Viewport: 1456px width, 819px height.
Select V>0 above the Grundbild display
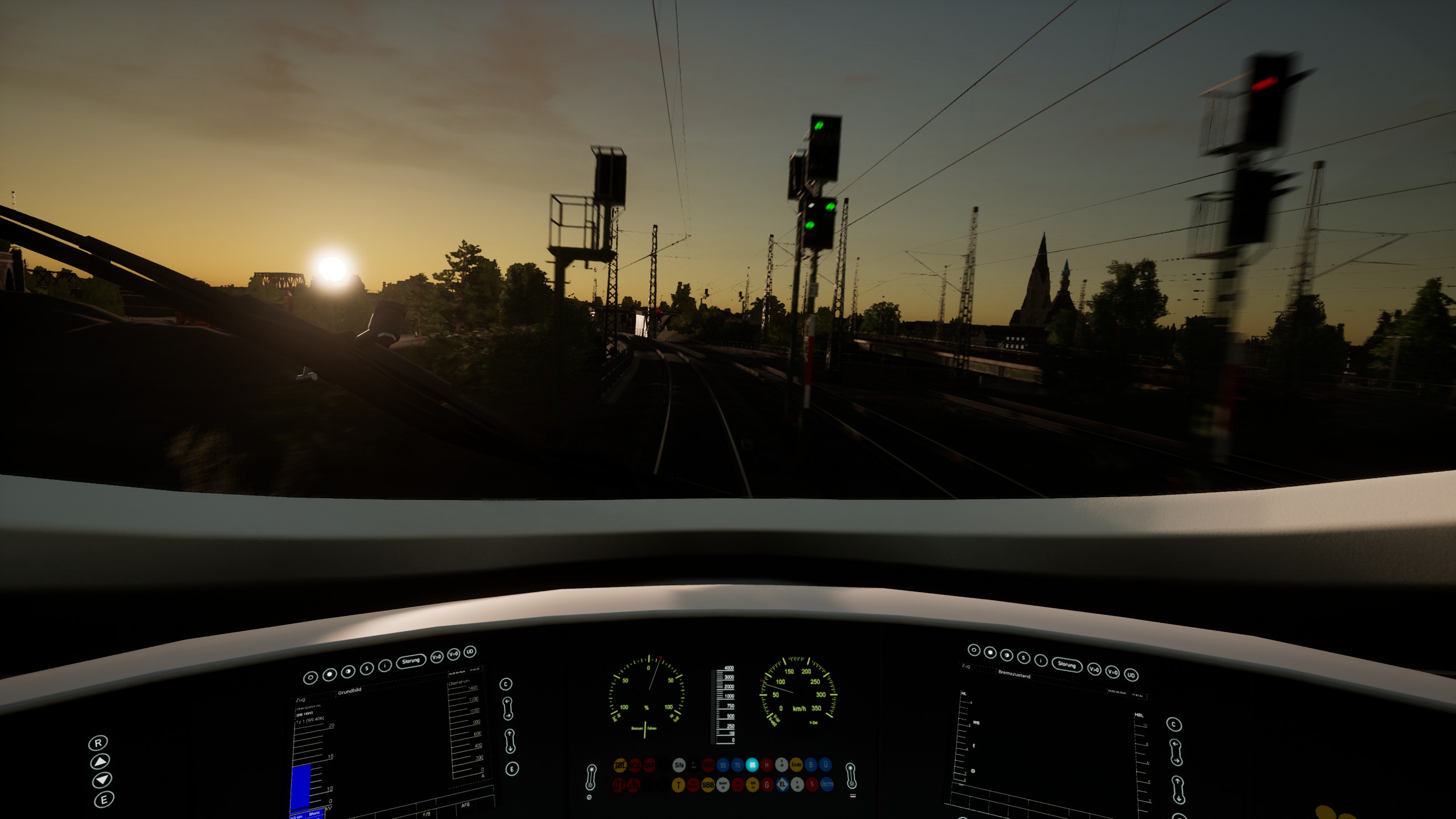click(437, 657)
